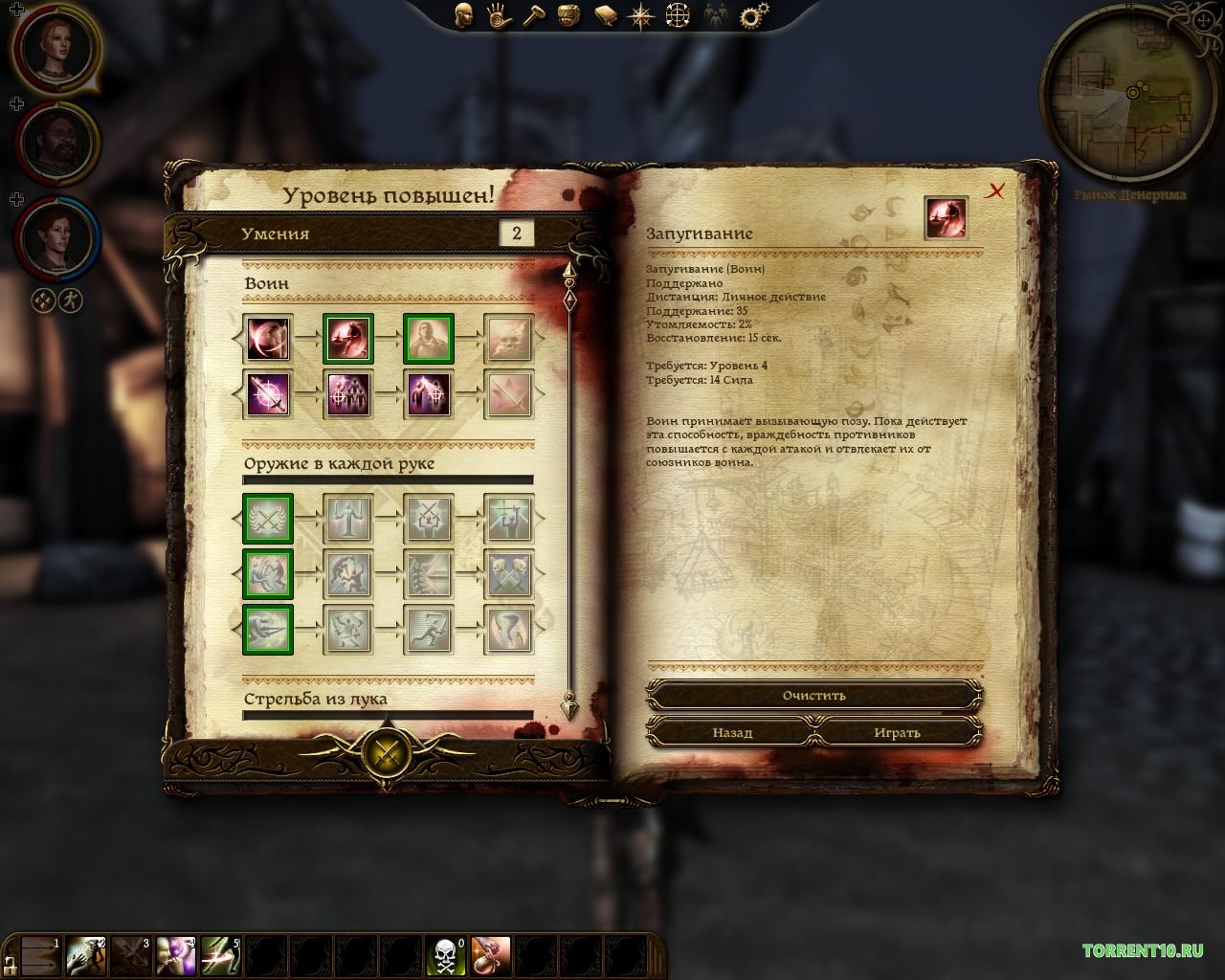Image resolution: width=1225 pixels, height=980 pixels.
Task: Activate the purple hotbar ability in slot 4
Action: point(175,955)
